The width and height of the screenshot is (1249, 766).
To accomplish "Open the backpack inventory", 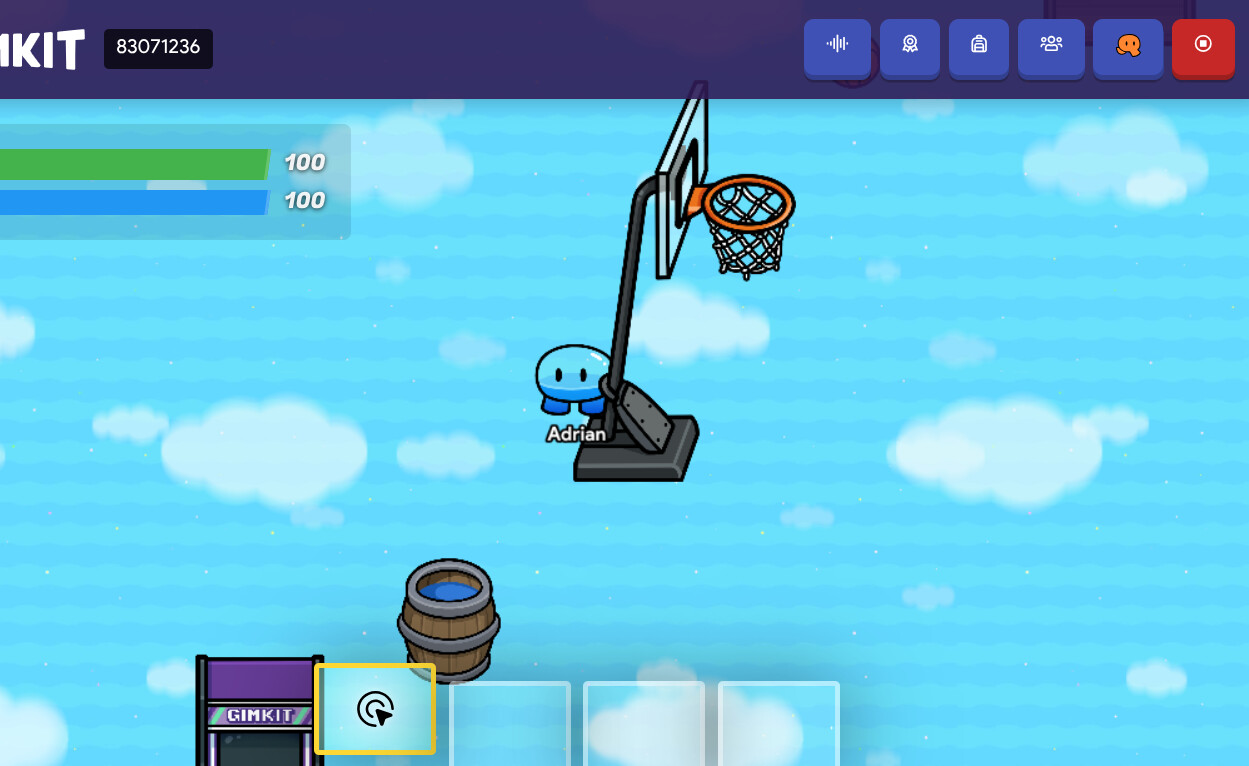I will pos(978,46).
